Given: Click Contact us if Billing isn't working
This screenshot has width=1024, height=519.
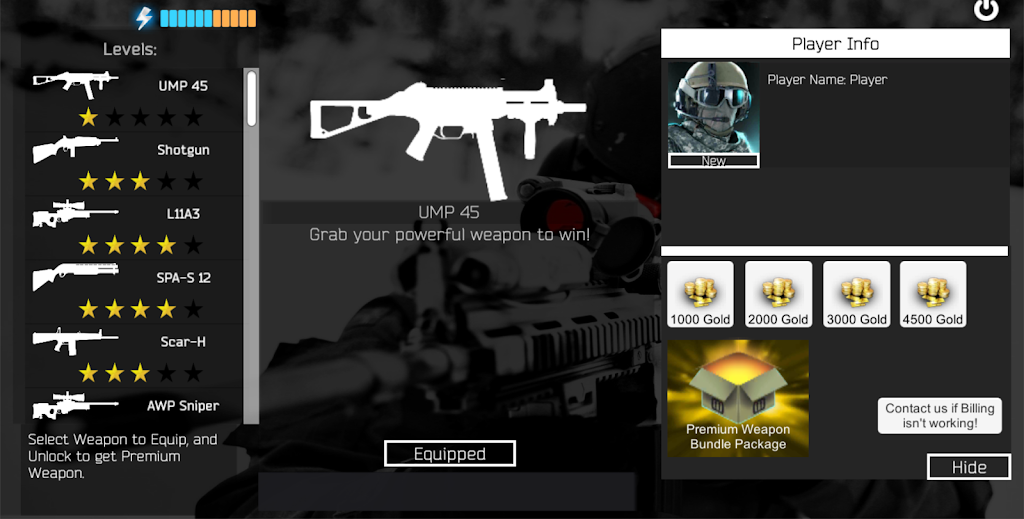Looking at the screenshot, I should coord(940,415).
